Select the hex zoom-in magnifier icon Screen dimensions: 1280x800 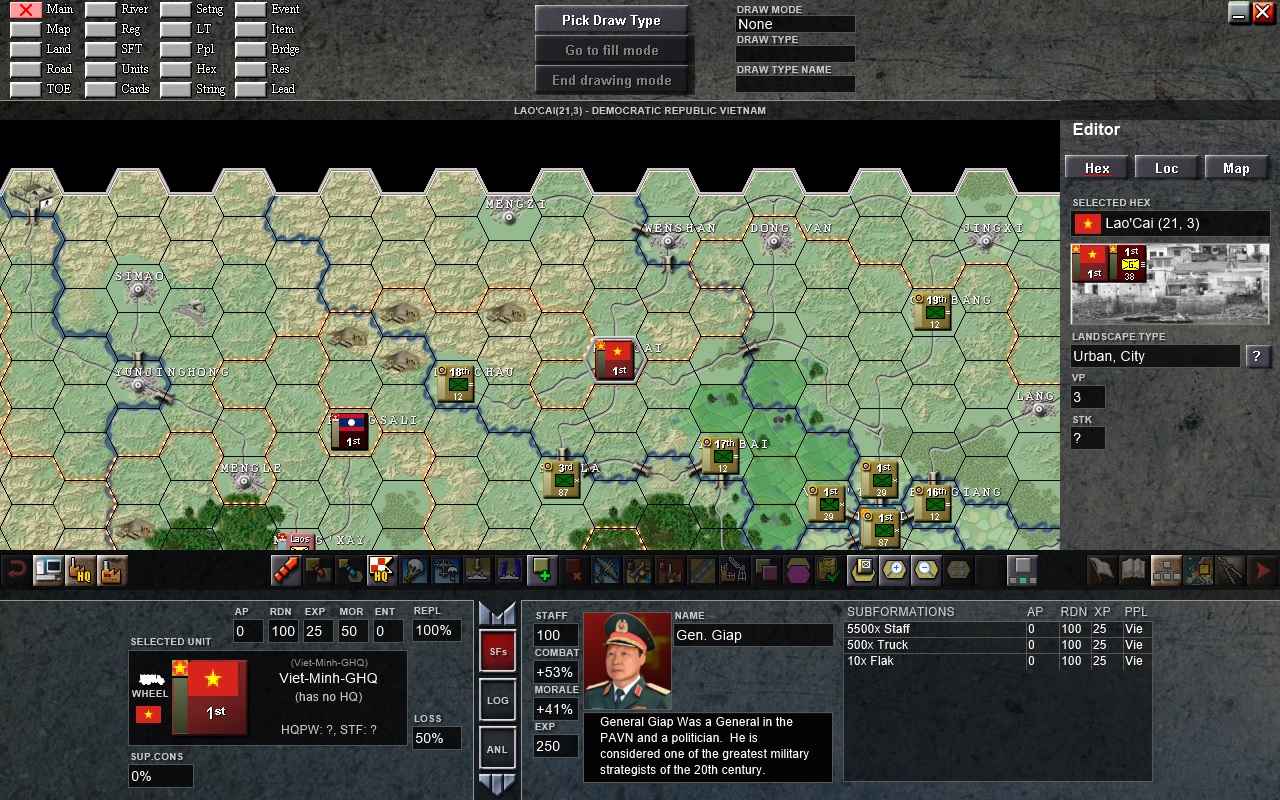(x=895, y=570)
